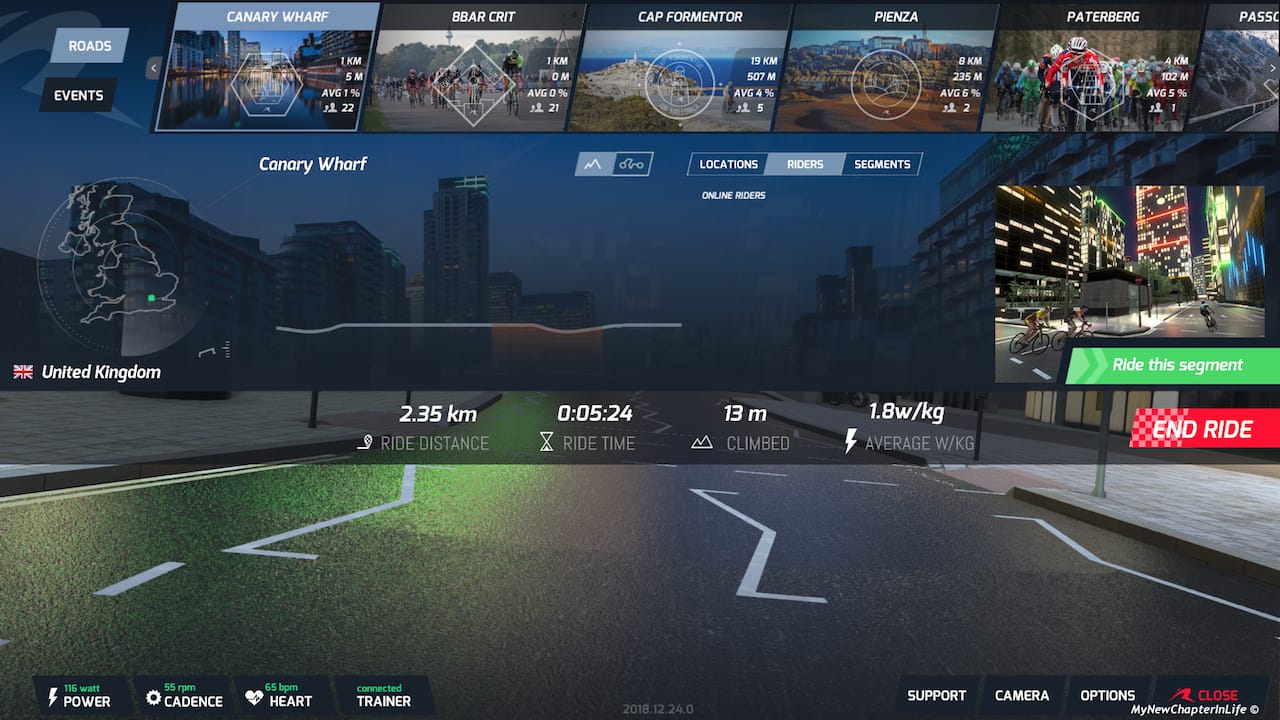Image resolution: width=1280 pixels, height=720 pixels.
Task: Click the Ride this segment button
Action: (x=1176, y=365)
